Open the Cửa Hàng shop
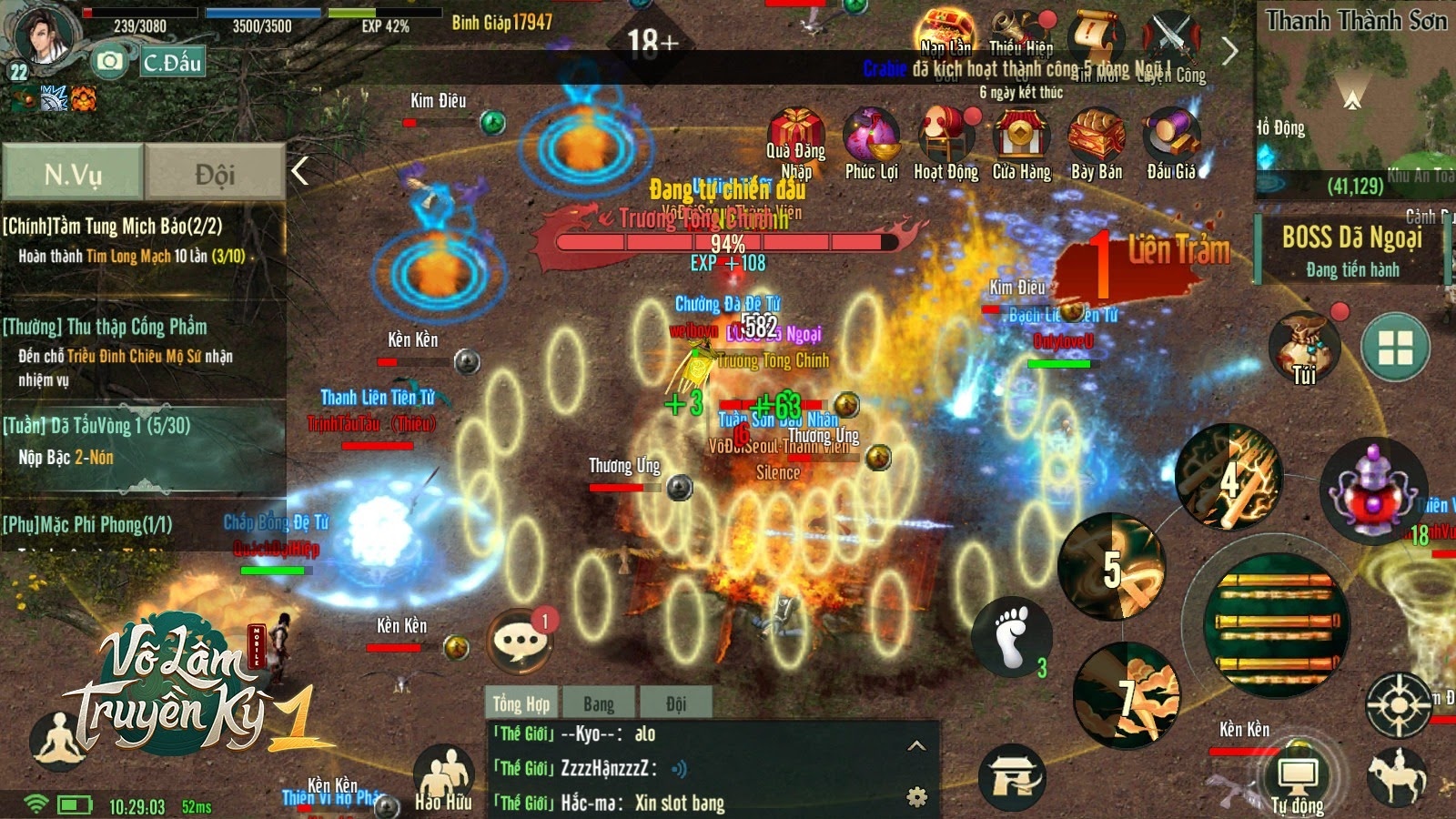 tap(1021, 135)
